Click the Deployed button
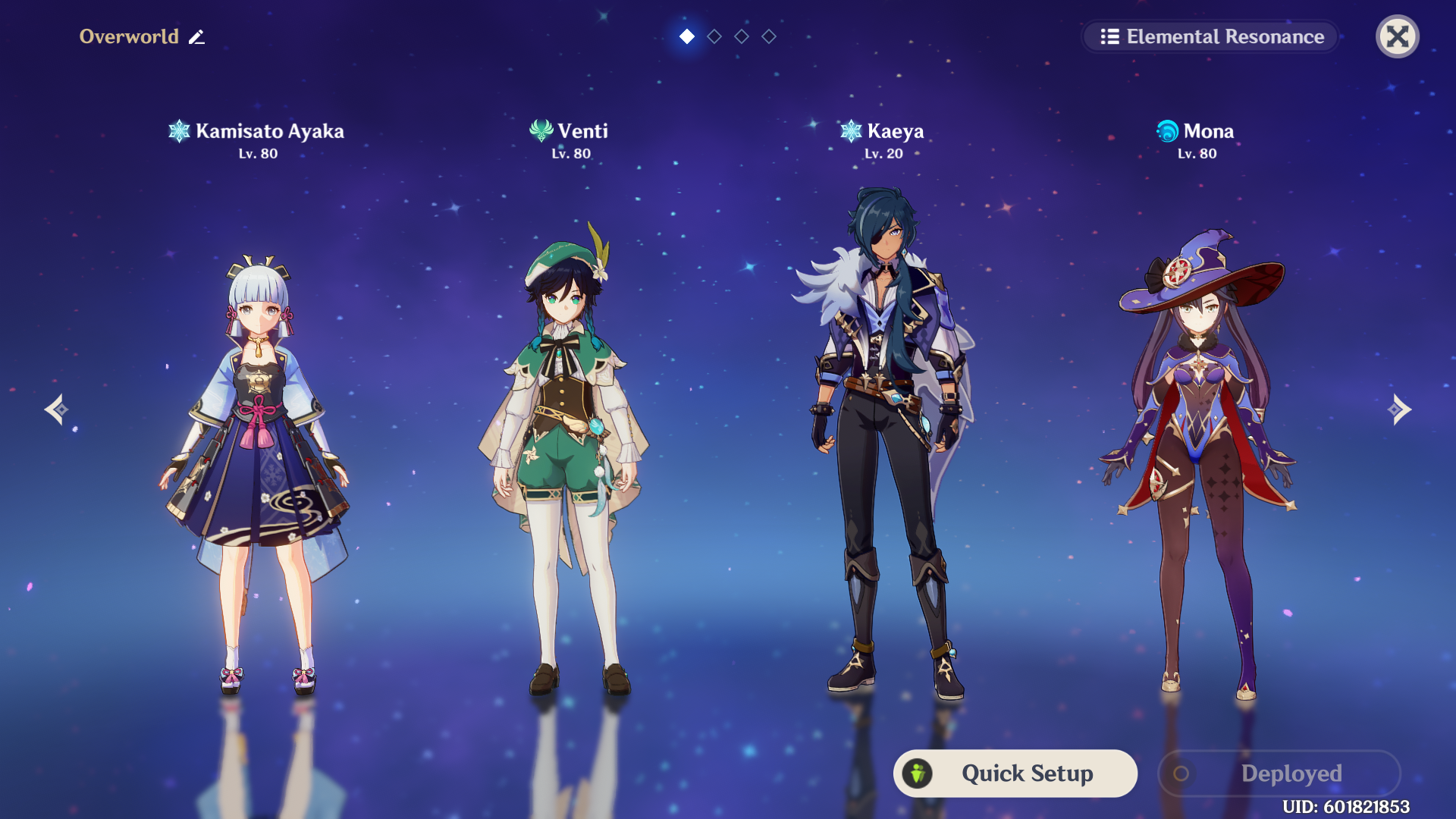Viewport: 1456px width, 819px height. coord(1279,773)
